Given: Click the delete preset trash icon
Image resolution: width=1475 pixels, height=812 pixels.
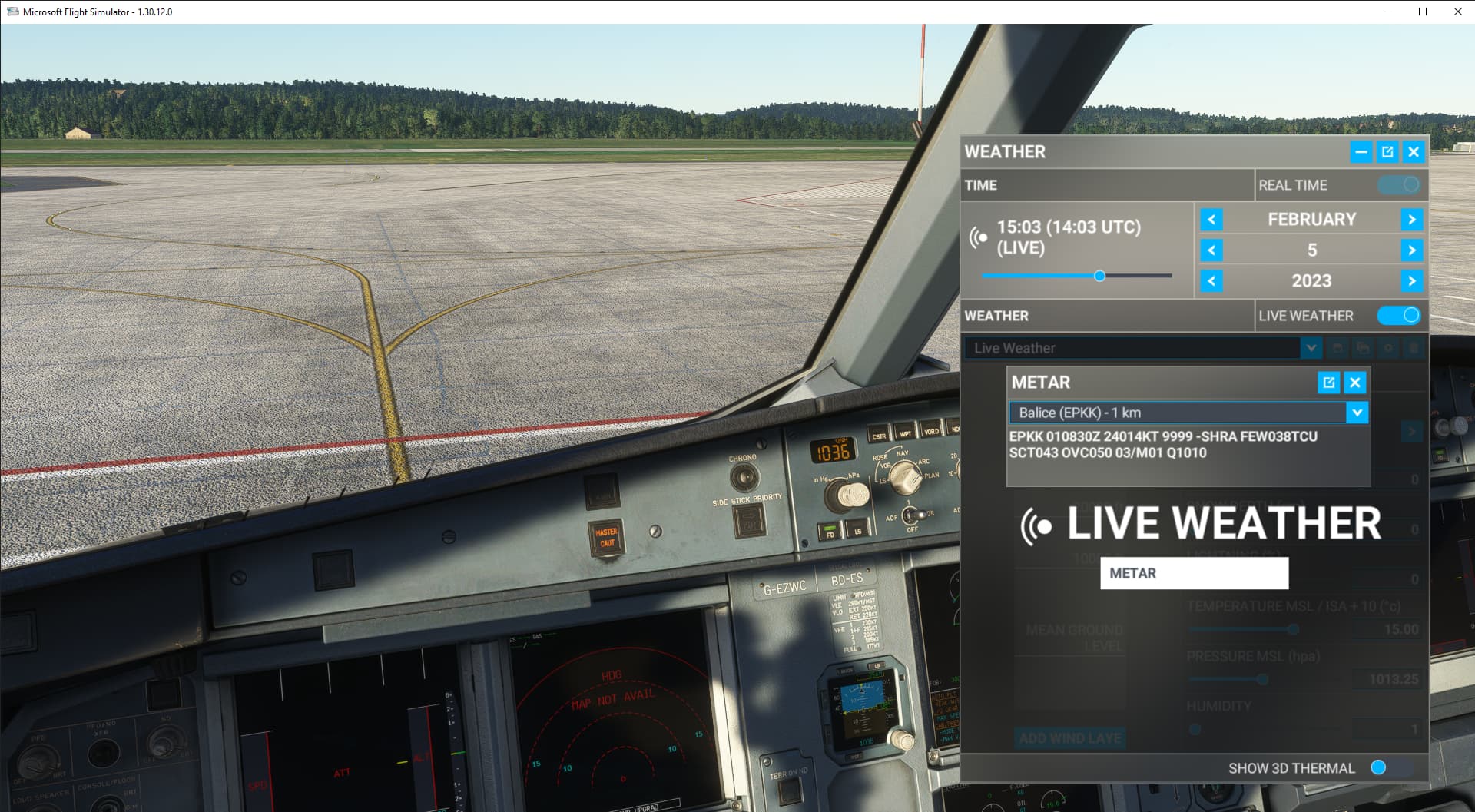Looking at the screenshot, I should [x=1414, y=348].
